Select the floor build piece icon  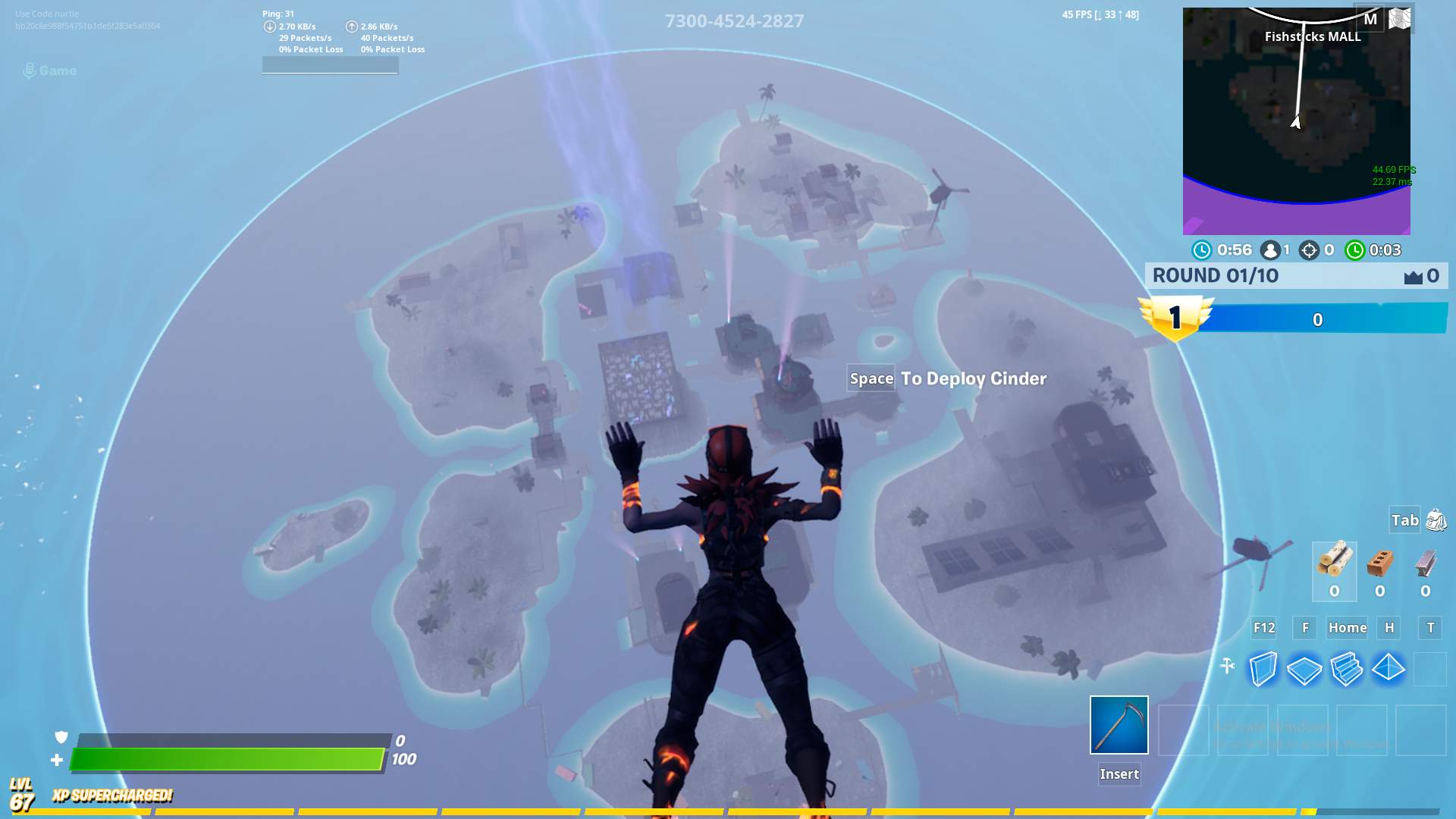[x=1306, y=669]
